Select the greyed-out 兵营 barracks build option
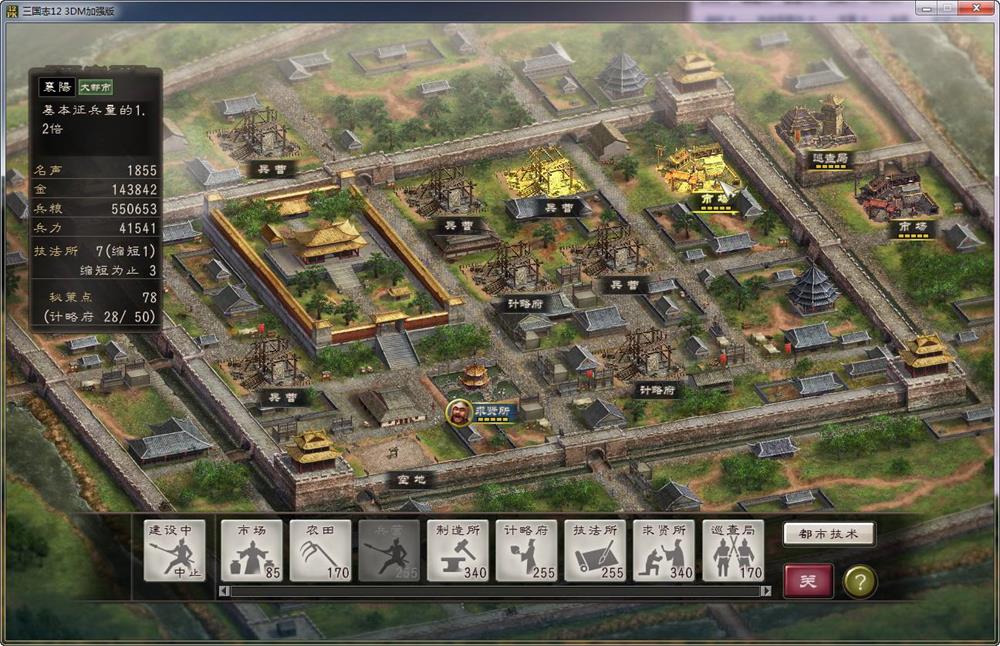 tap(389, 550)
